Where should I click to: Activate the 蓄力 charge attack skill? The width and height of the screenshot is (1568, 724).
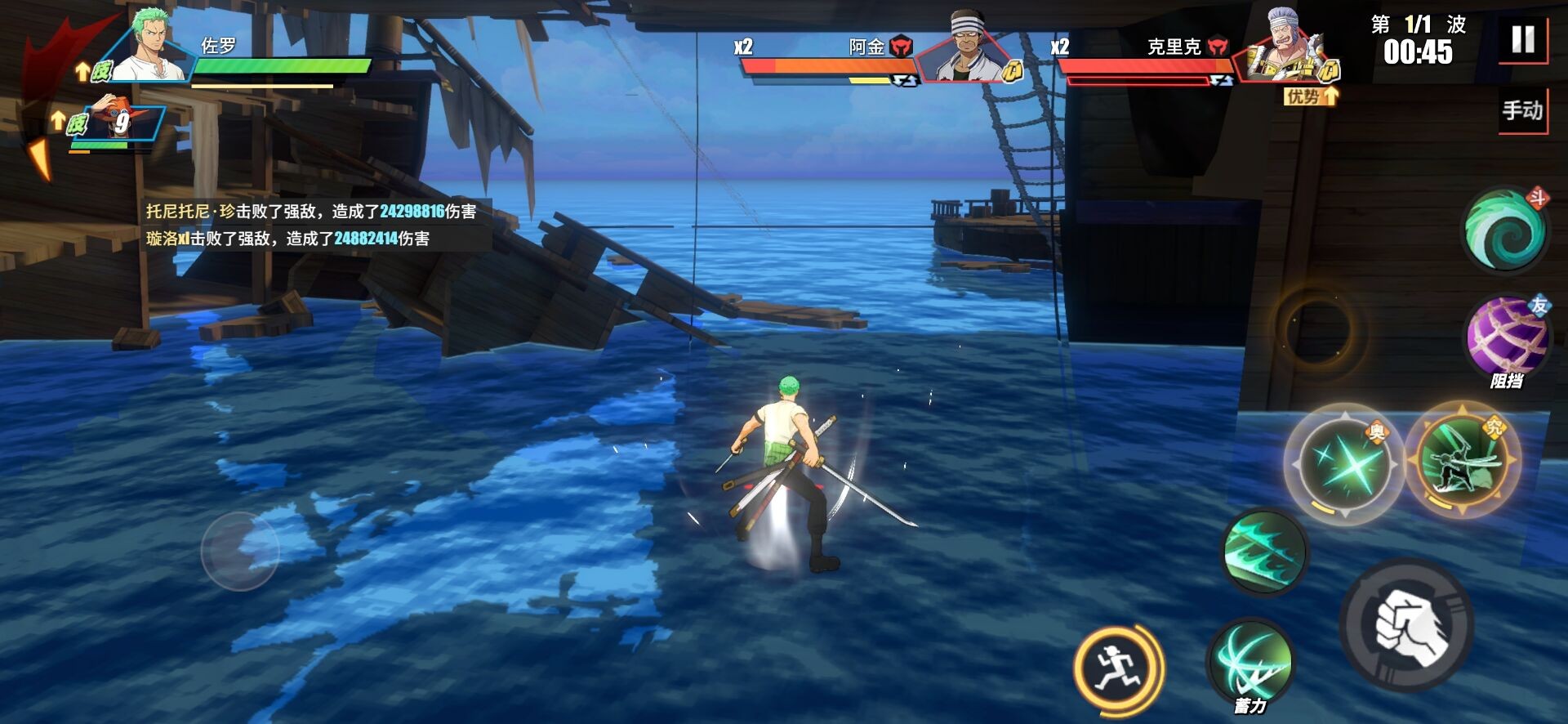pos(1250,661)
